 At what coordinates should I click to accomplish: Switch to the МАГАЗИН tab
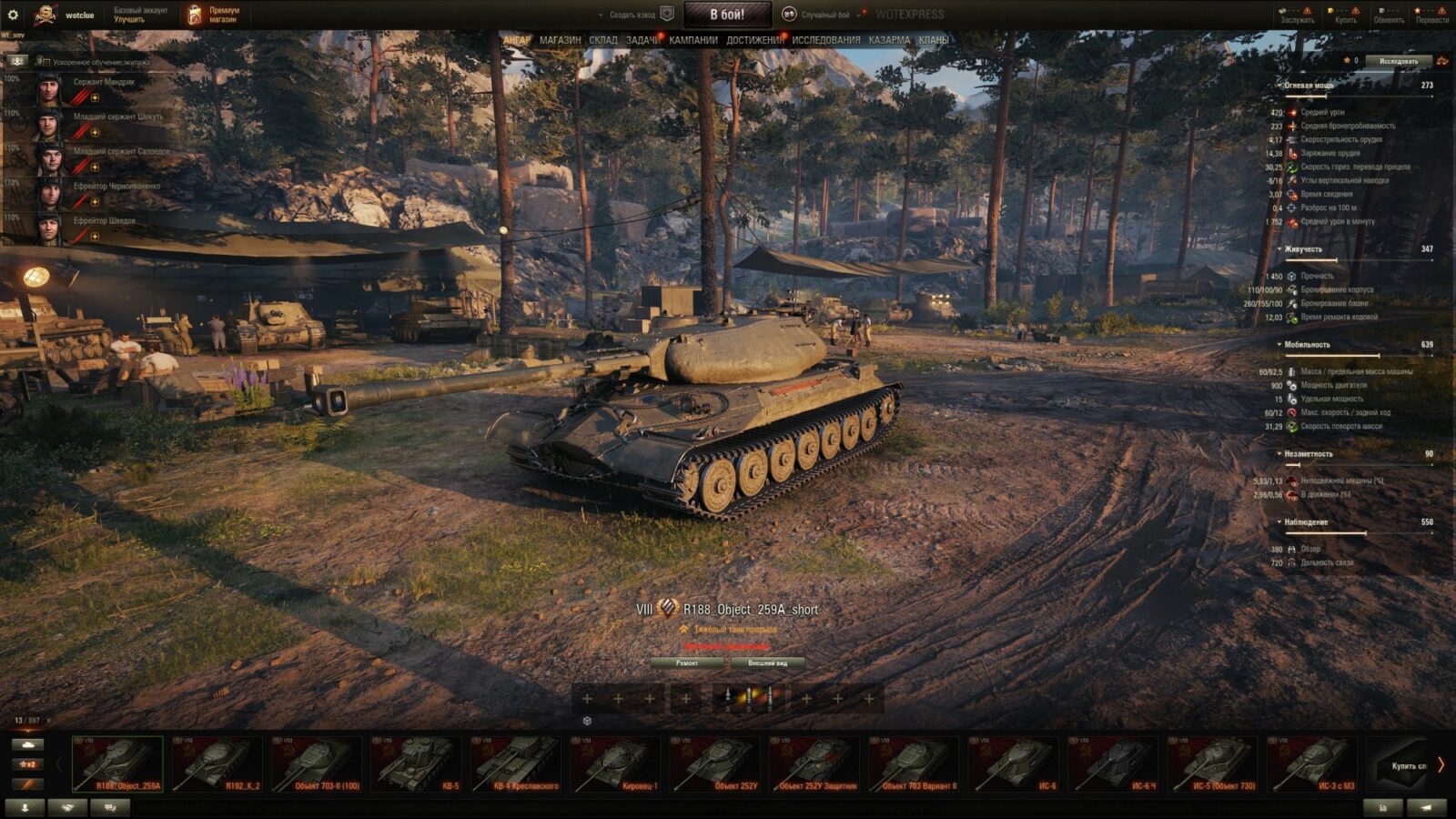click(560, 40)
